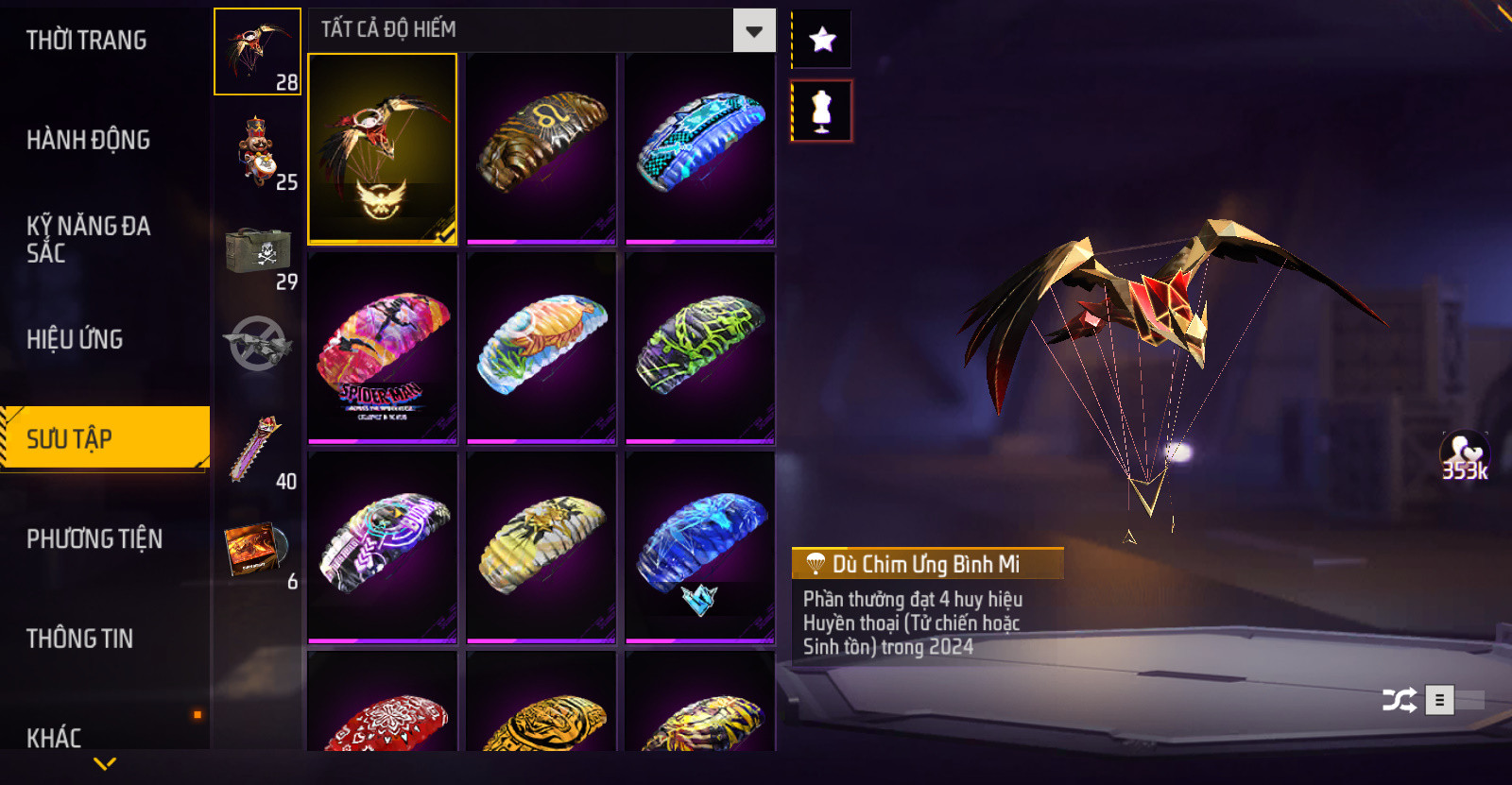The height and width of the screenshot is (785, 1512).
Task: Toggle the mannequin preview button
Action: (x=821, y=111)
